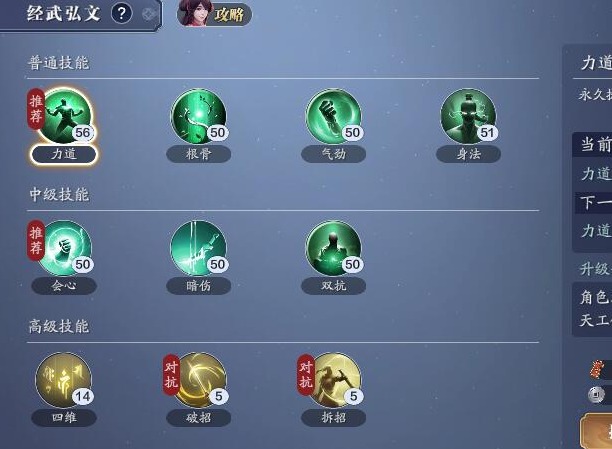Select the 破招 advanced skill

click(x=198, y=380)
